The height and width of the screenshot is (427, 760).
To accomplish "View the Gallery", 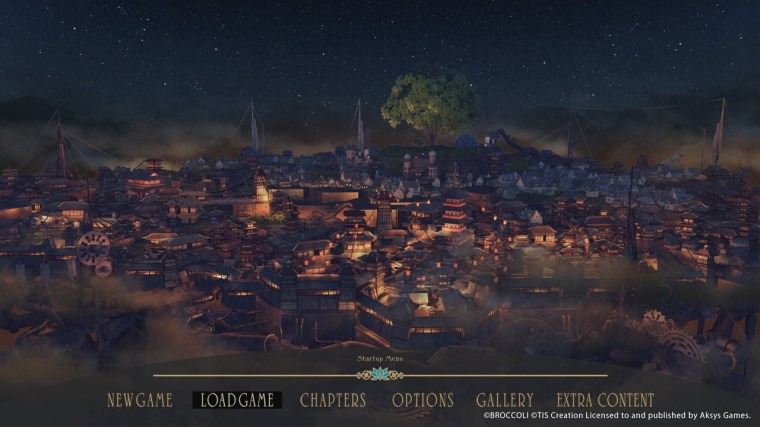I will (x=504, y=400).
